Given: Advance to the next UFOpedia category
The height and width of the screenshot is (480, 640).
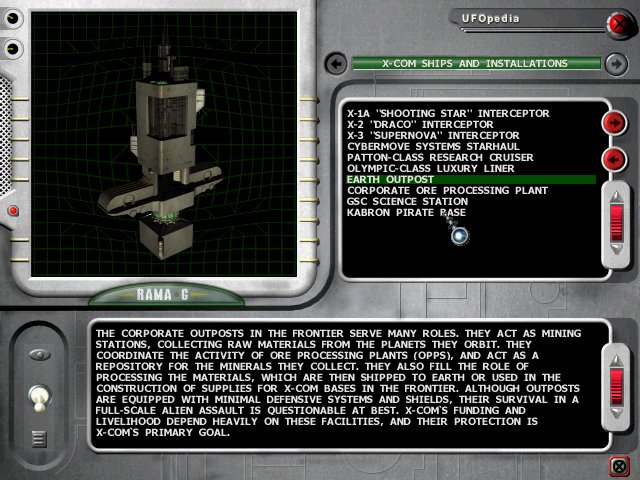Looking at the screenshot, I should click(616, 63).
